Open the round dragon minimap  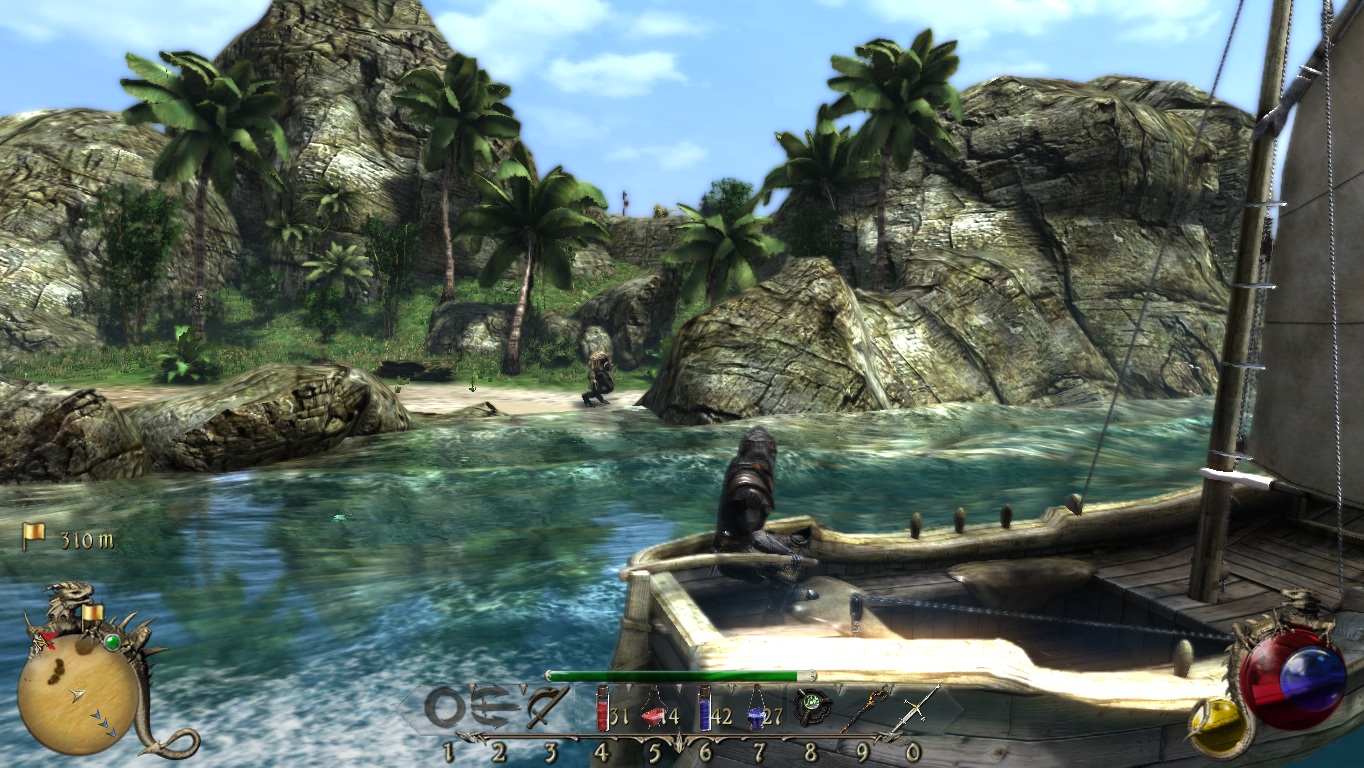point(78,694)
